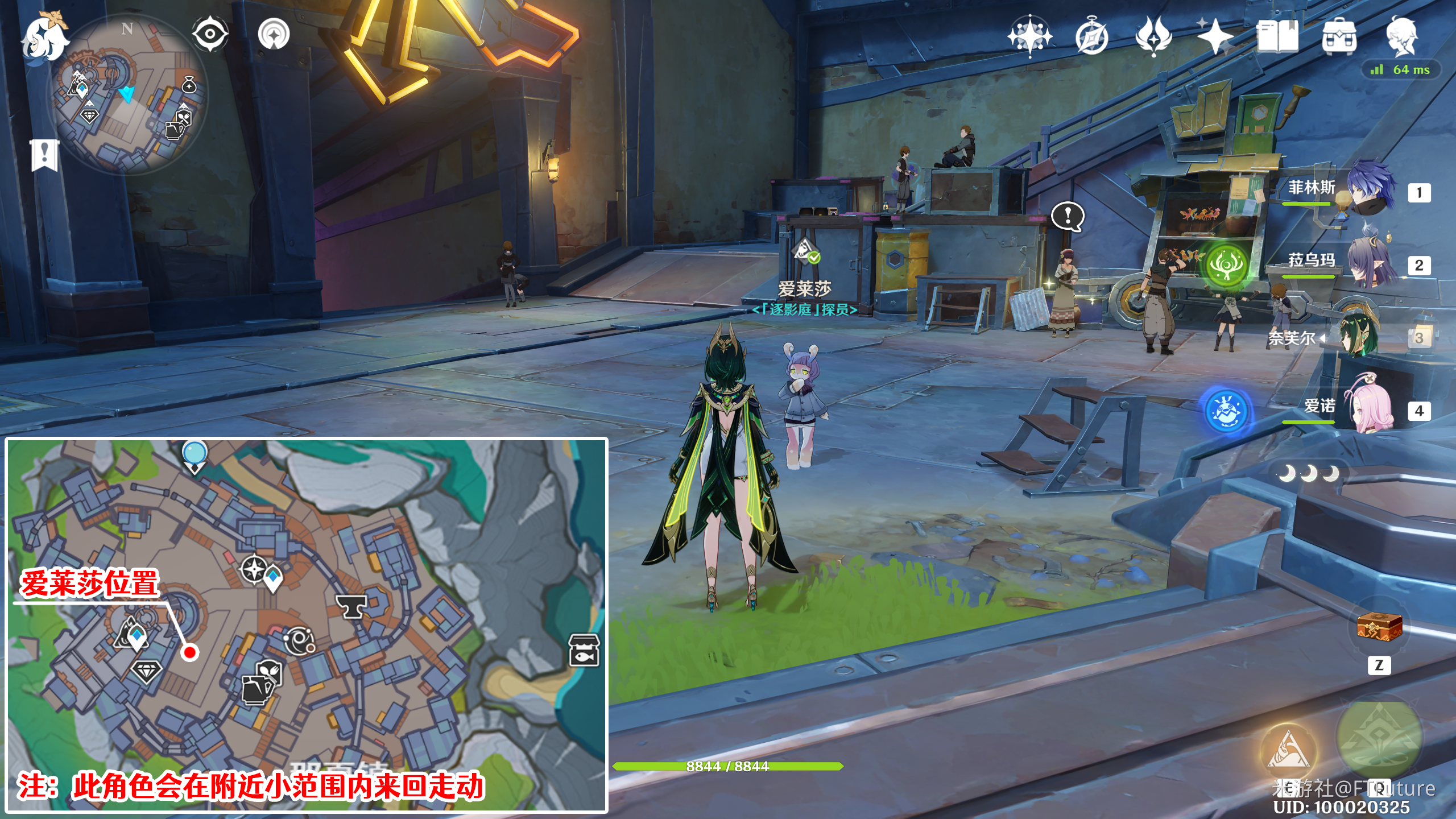The height and width of the screenshot is (819, 1456).
Task: Open the quest exclamation bookmark
Action: coord(44,154)
